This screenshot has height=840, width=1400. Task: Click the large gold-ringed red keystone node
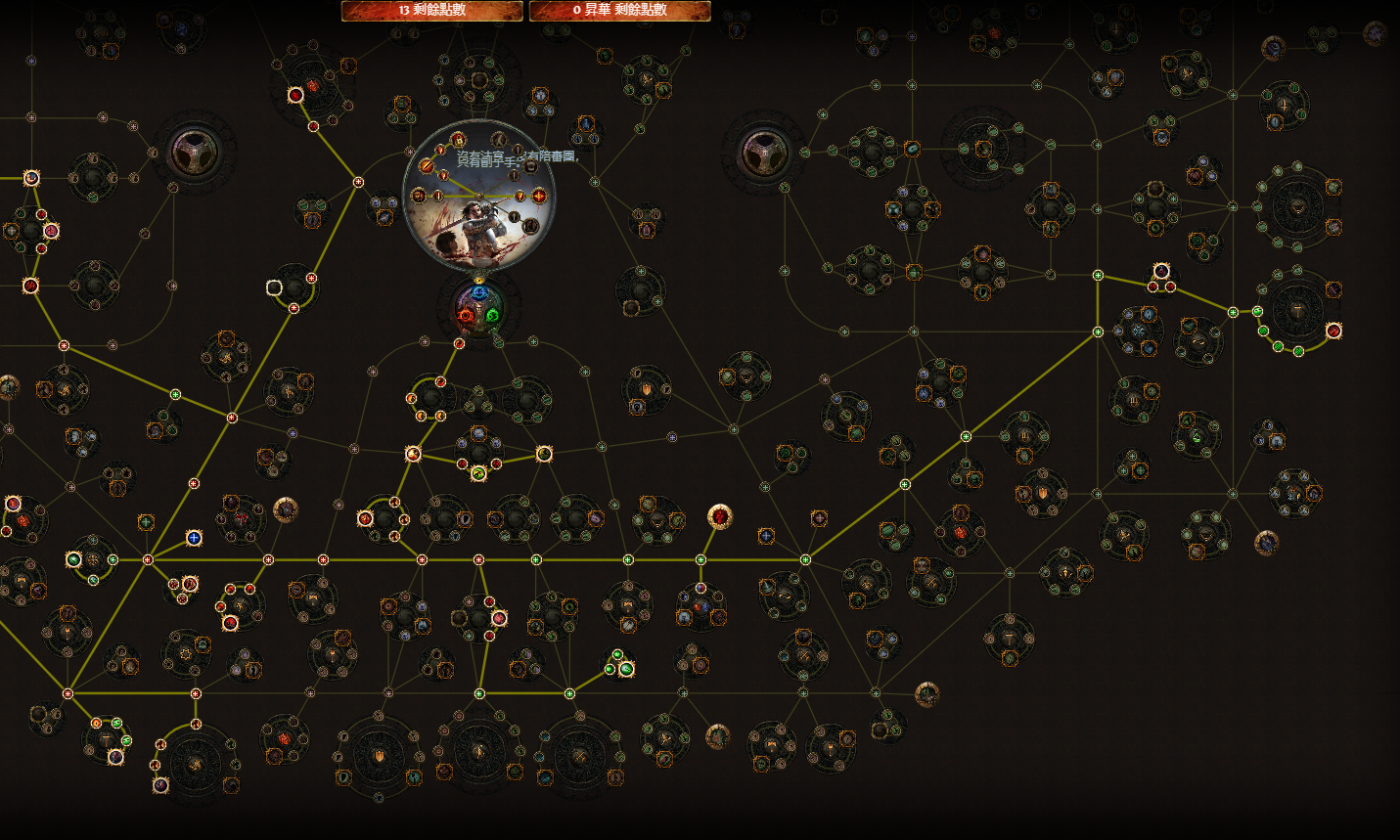click(720, 516)
